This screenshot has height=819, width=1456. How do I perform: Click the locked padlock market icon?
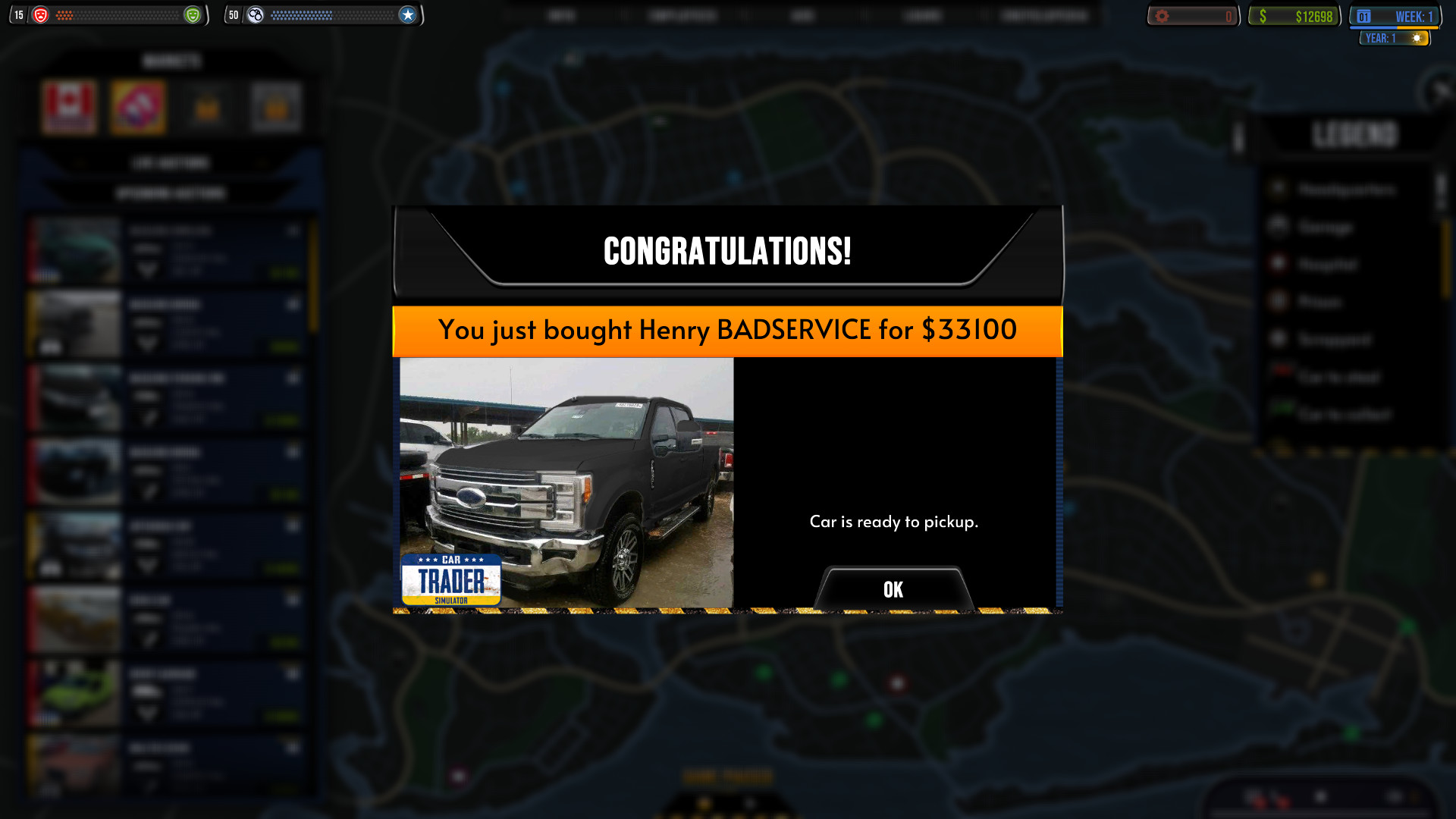[207, 106]
